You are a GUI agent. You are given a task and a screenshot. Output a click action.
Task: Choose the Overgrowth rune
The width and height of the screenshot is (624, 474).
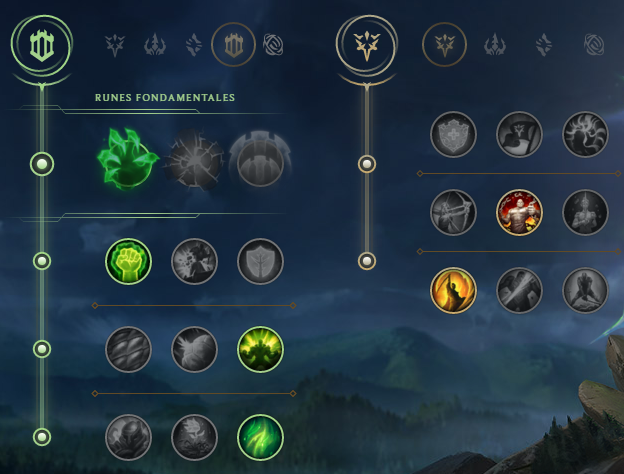point(128,437)
